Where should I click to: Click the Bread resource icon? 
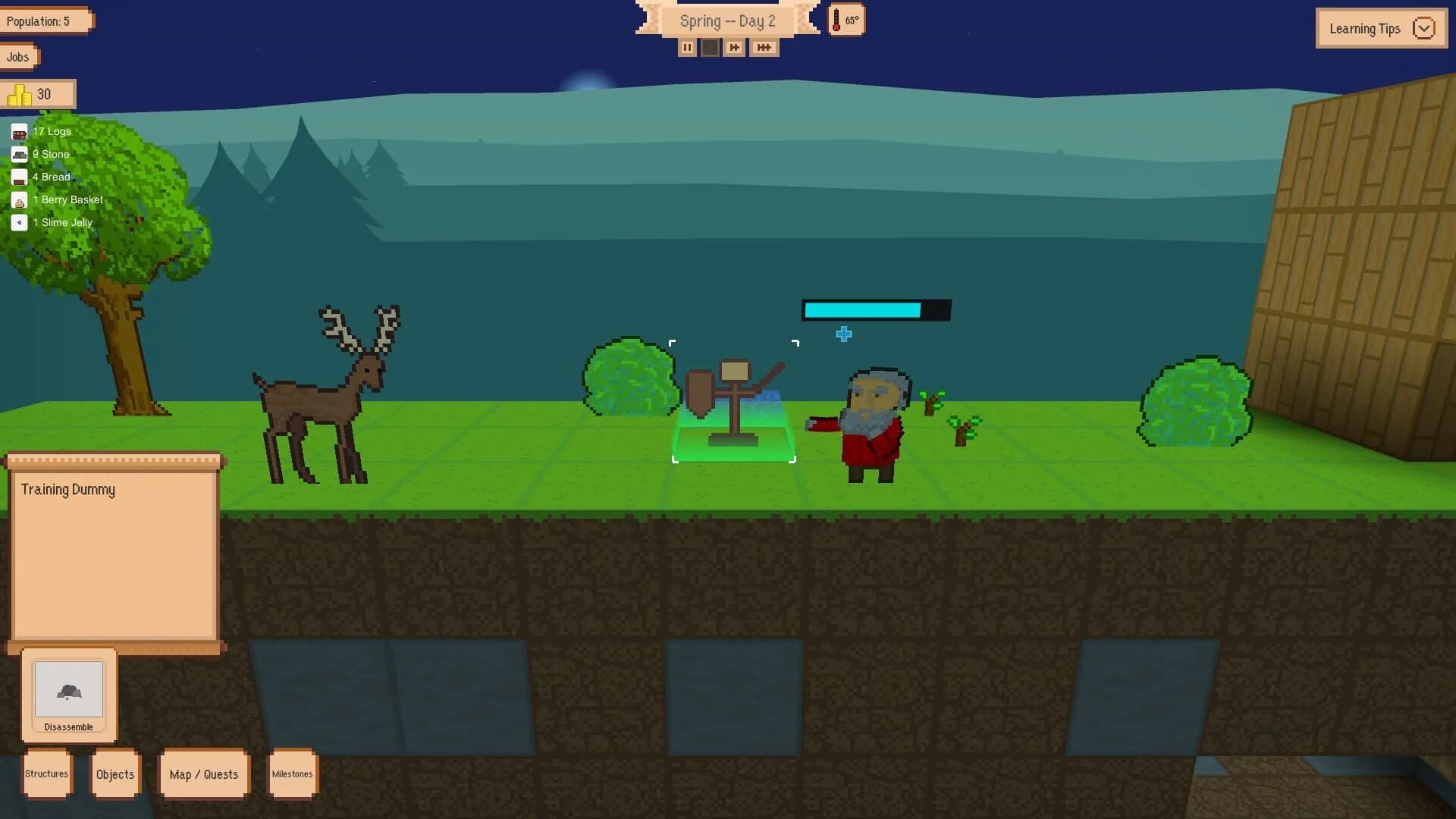[x=18, y=177]
